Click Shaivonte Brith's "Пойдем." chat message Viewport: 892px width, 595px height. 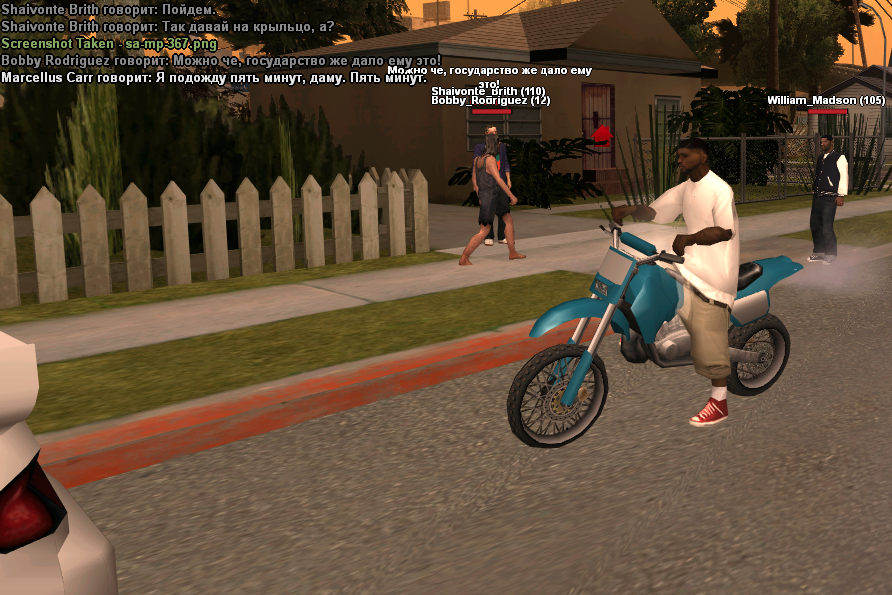click(108, 10)
